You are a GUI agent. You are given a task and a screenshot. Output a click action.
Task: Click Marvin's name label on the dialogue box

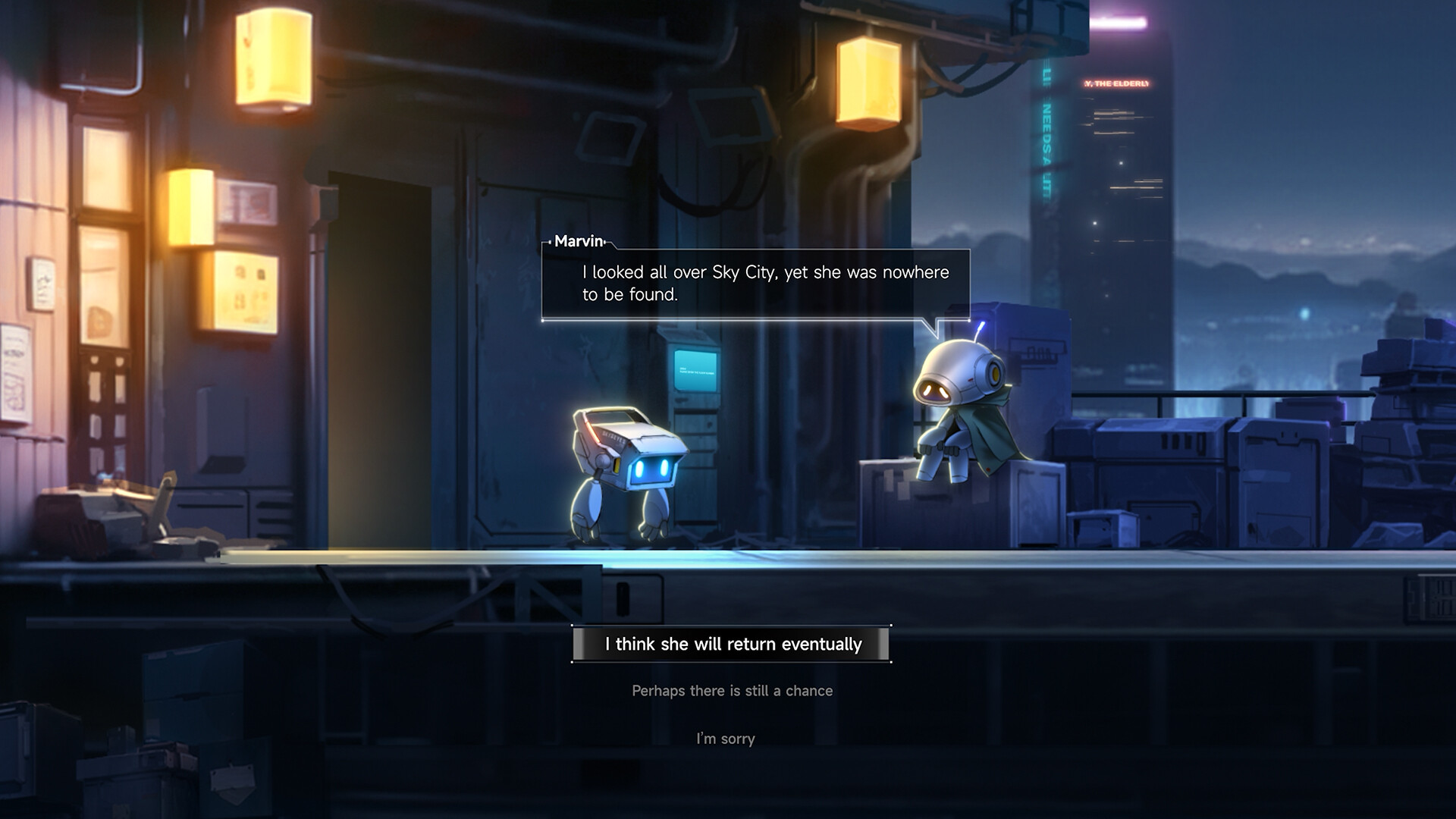579,241
